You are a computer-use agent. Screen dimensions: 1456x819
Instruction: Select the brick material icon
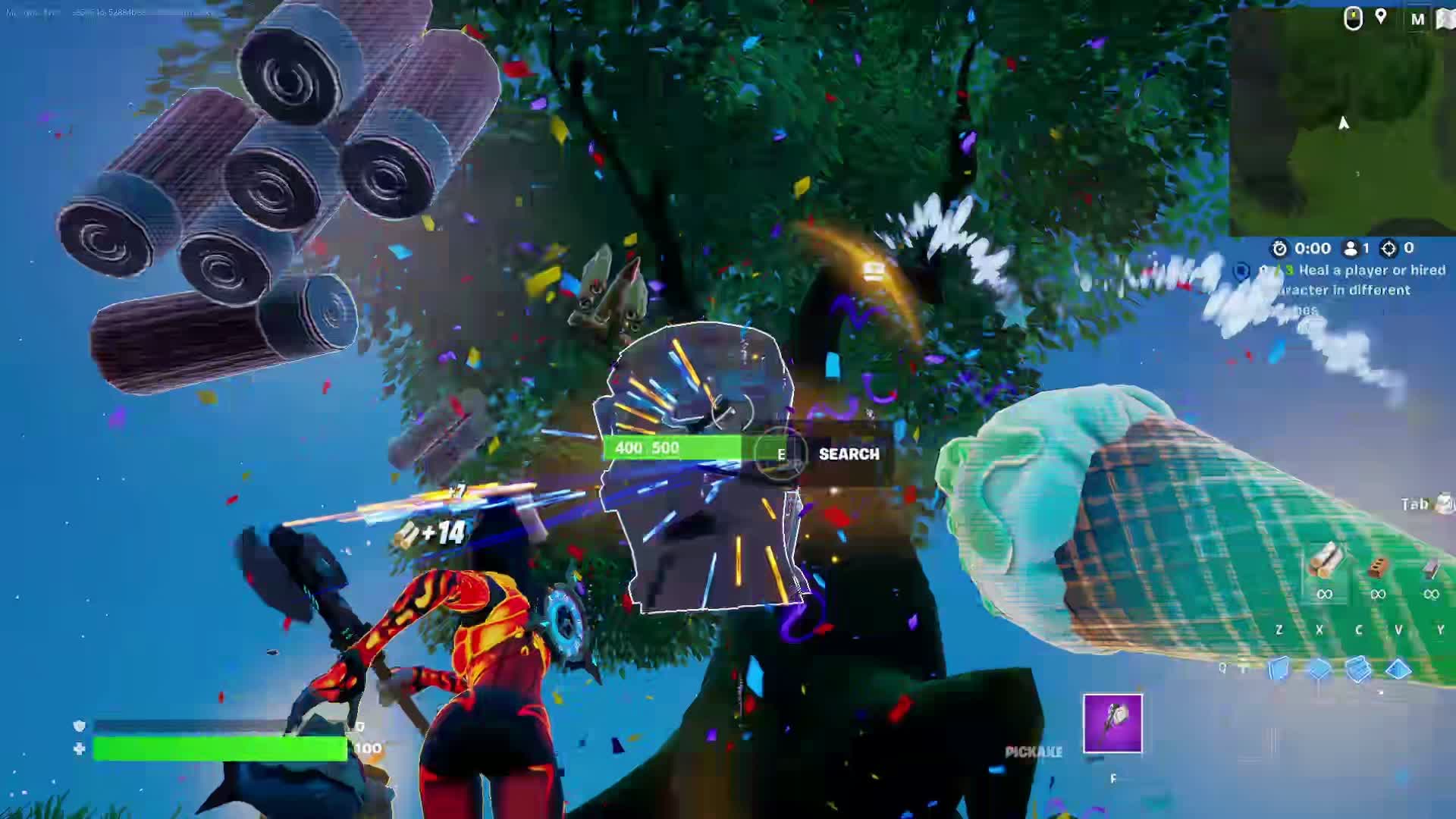coord(1376,565)
